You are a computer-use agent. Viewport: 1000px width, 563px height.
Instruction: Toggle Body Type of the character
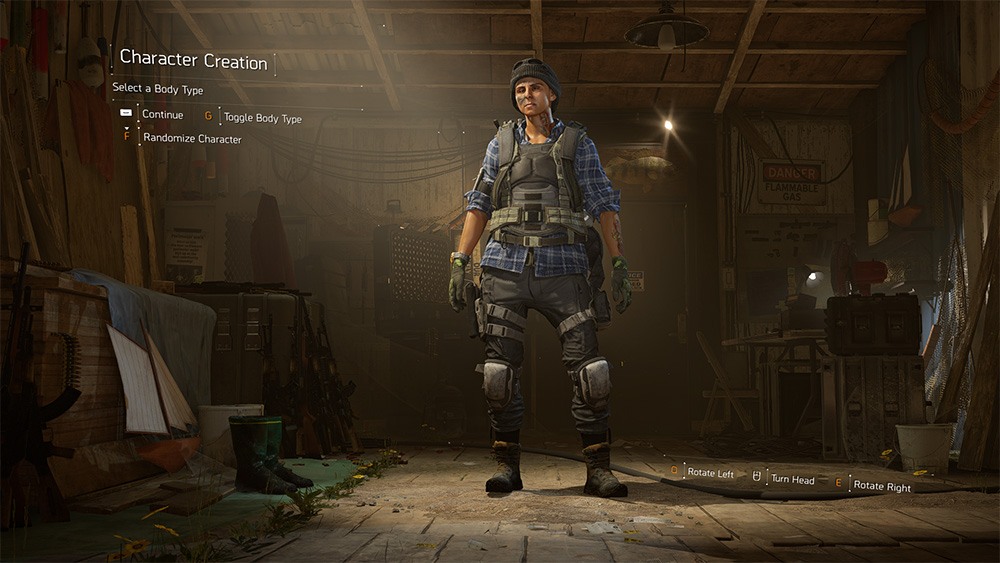[262, 119]
